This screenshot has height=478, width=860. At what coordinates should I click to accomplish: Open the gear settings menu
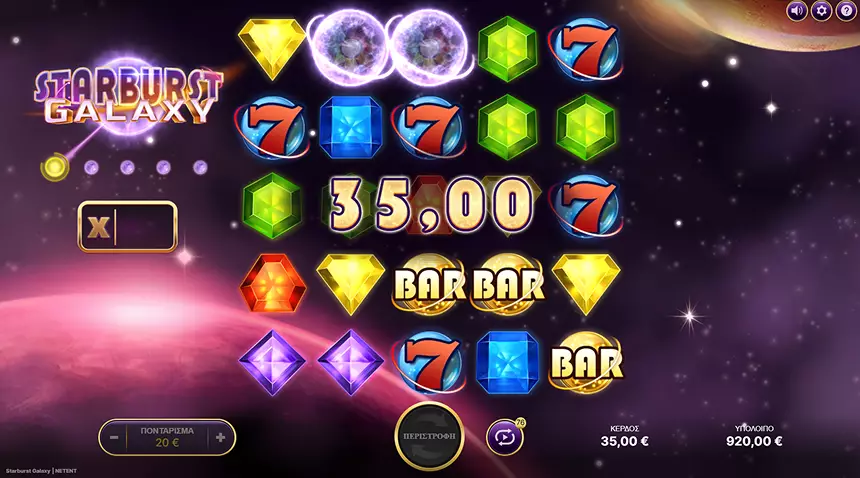click(x=821, y=11)
